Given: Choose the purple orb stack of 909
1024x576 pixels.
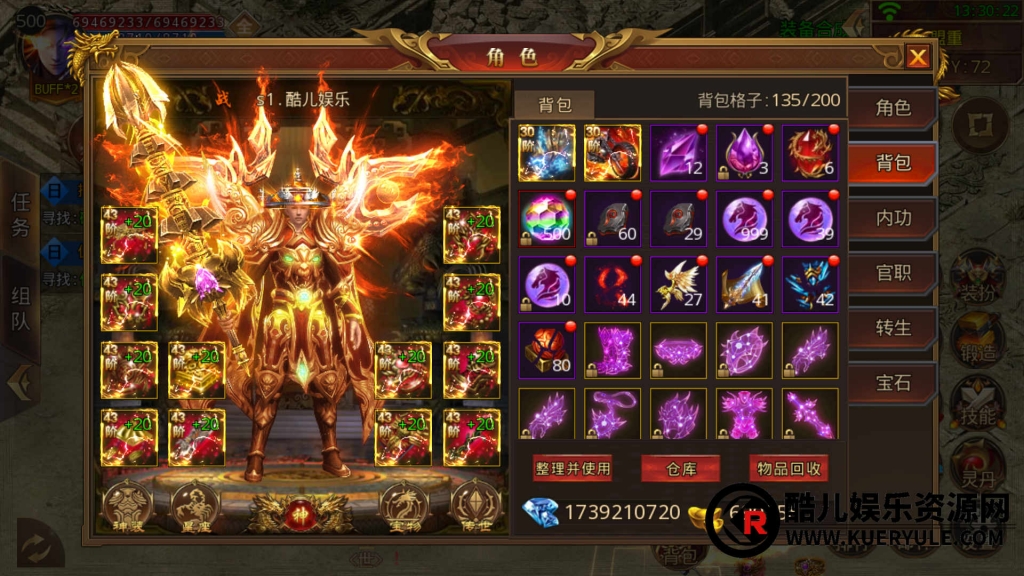Looking at the screenshot, I should coord(744,219).
